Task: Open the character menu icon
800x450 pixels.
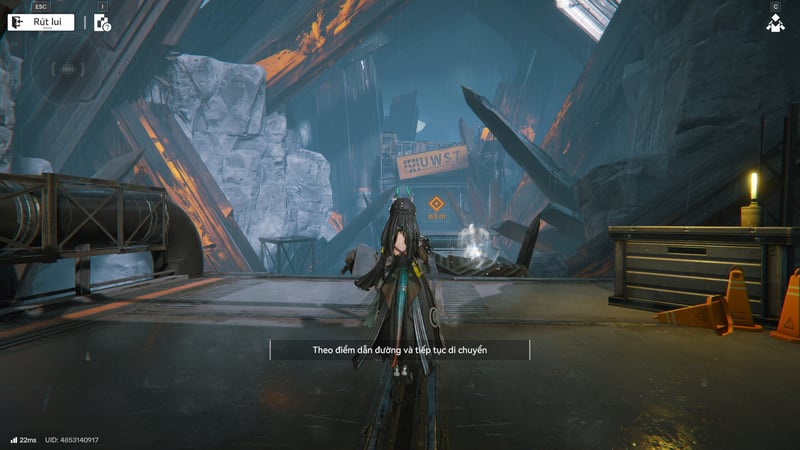Action: pos(775,23)
